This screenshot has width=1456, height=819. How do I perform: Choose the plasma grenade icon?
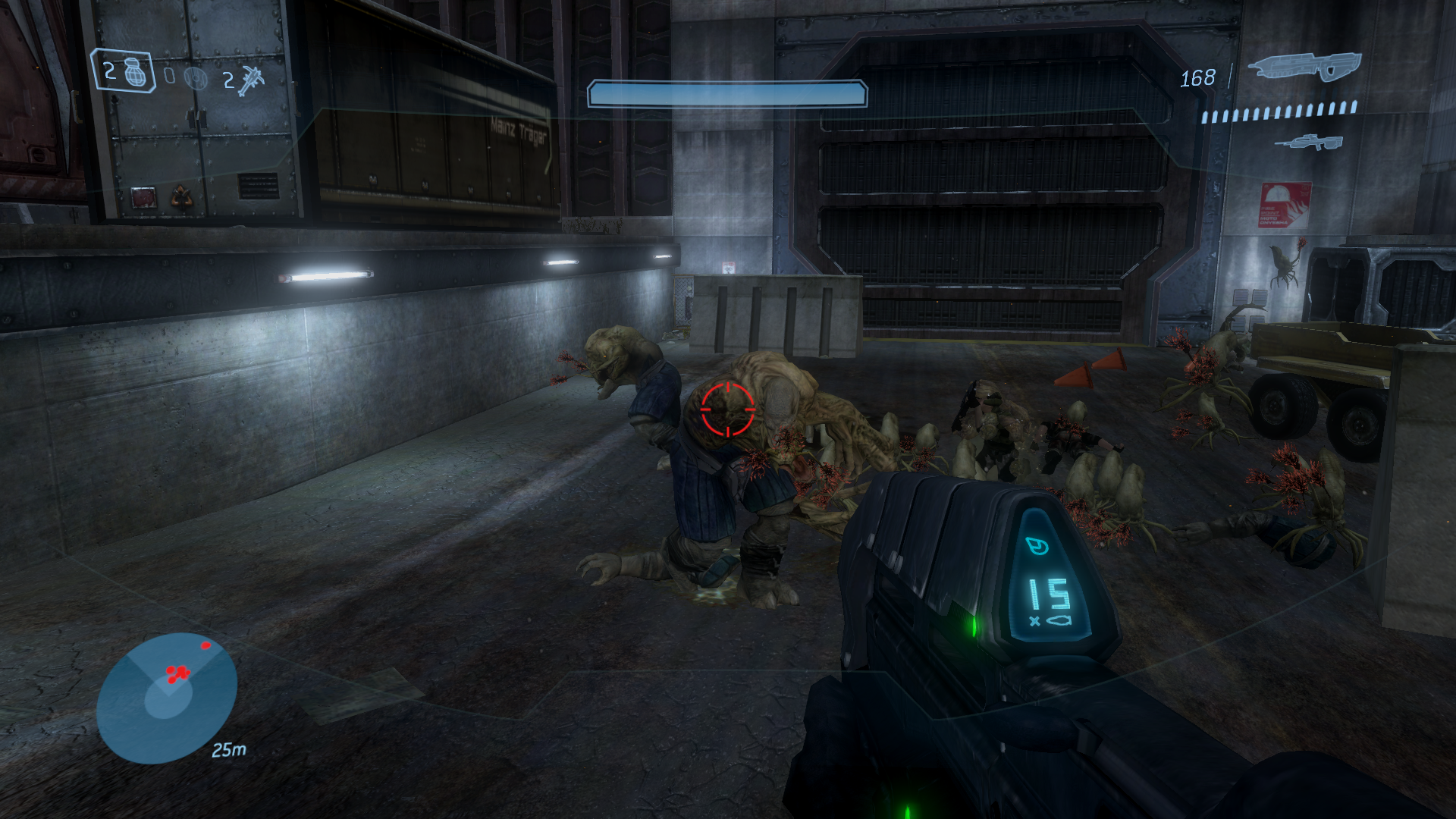[x=196, y=78]
